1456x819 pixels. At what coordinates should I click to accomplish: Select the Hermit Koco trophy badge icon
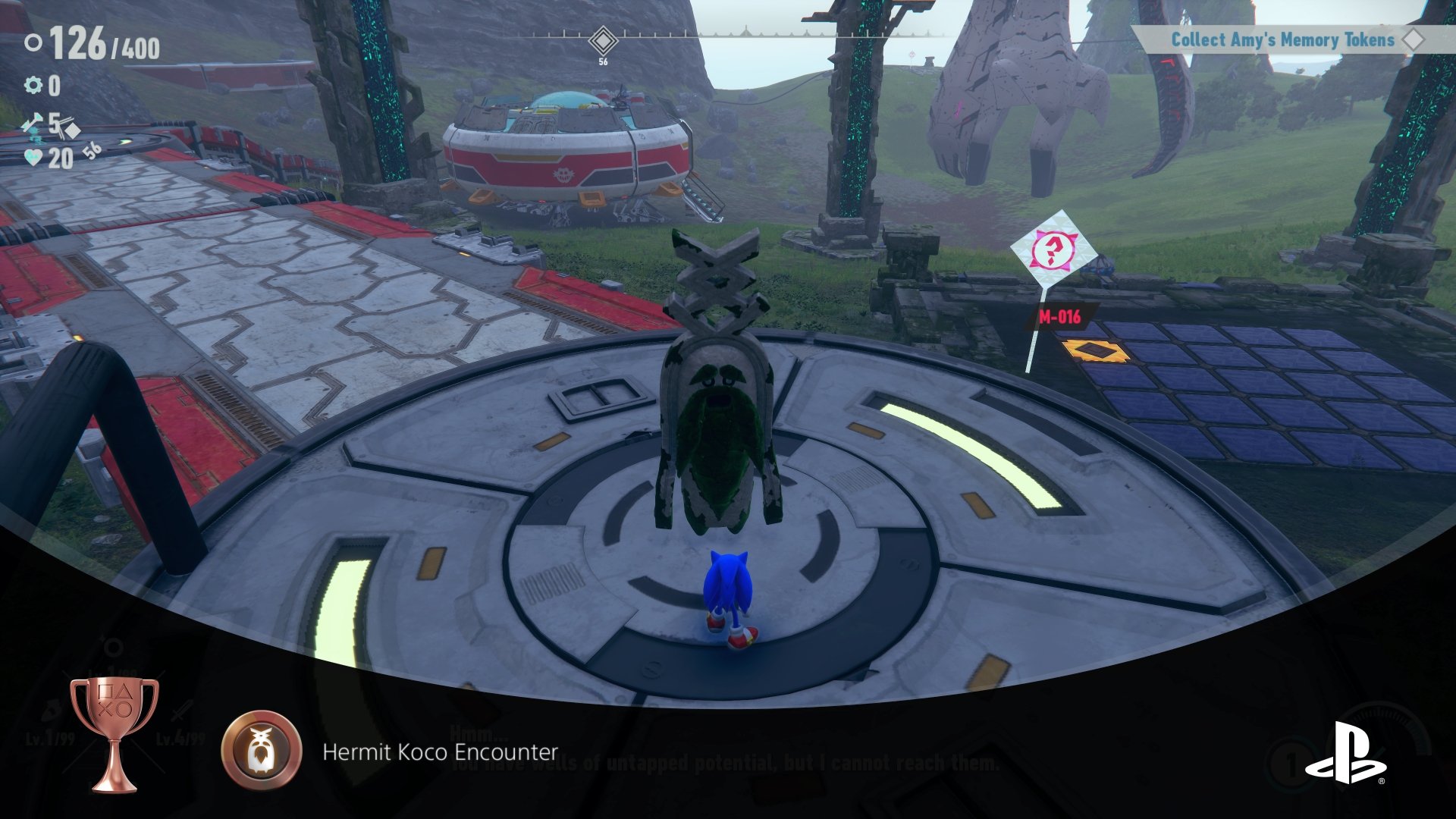(262, 751)
